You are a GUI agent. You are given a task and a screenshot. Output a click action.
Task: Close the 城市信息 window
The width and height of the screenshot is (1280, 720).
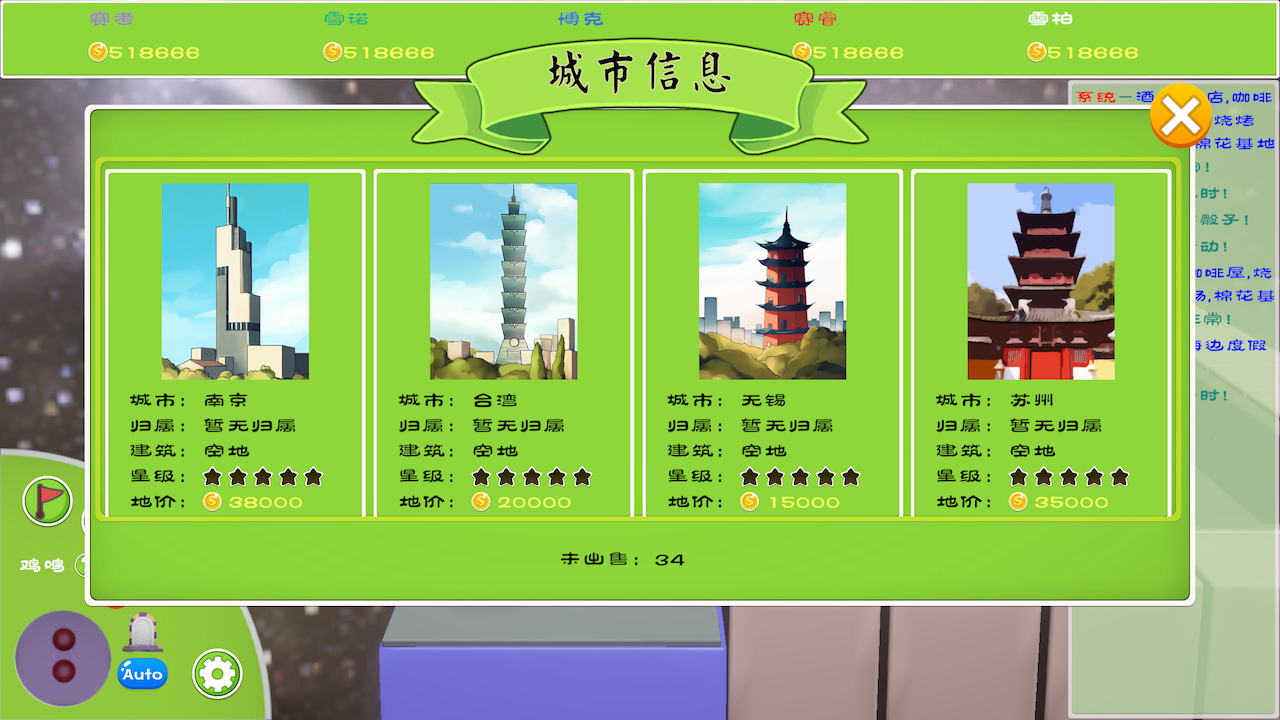pyautogui.click(x=1181, y=115)
